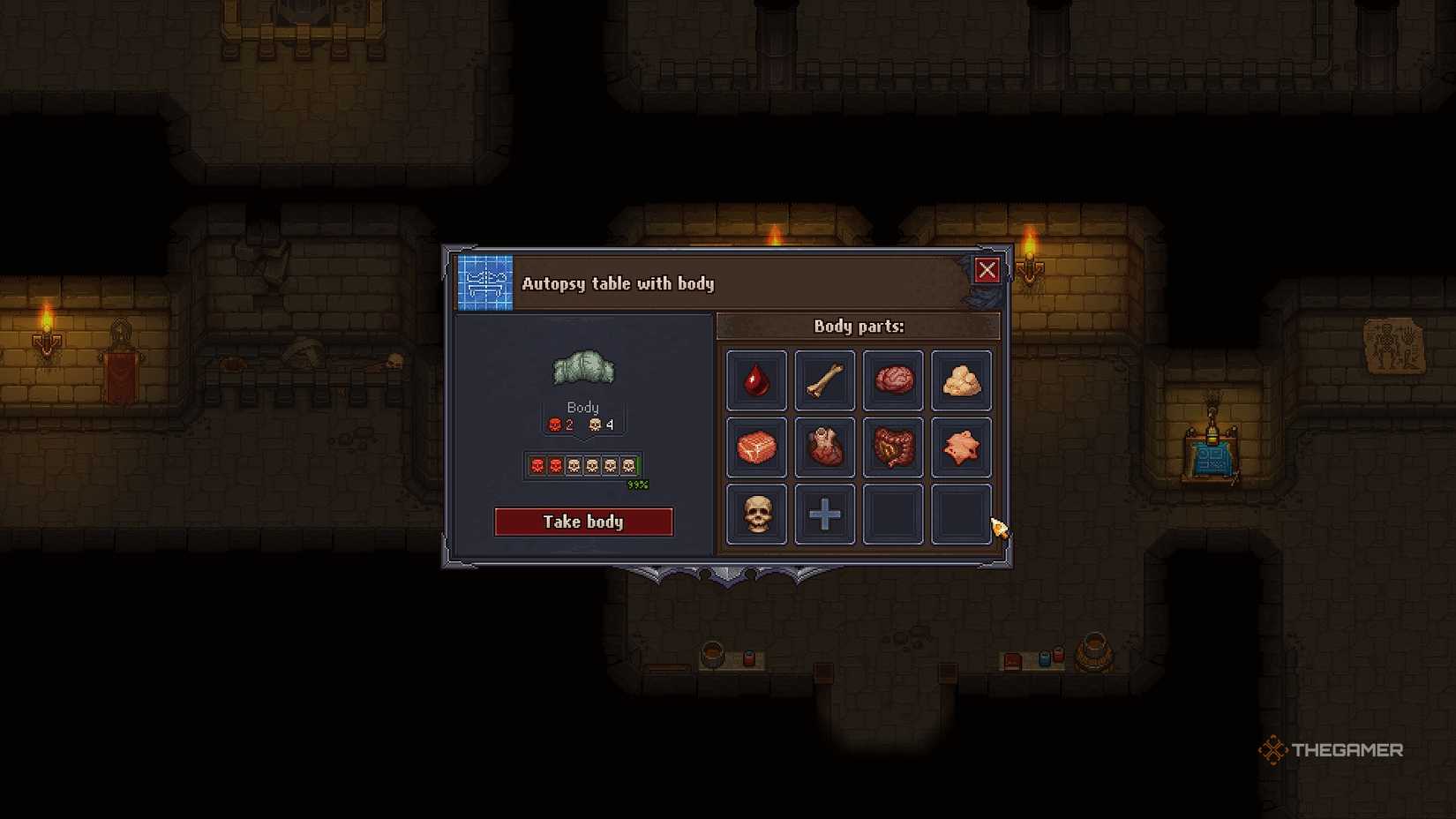Click the plus icon to insert a part

[x=824, y=515]
